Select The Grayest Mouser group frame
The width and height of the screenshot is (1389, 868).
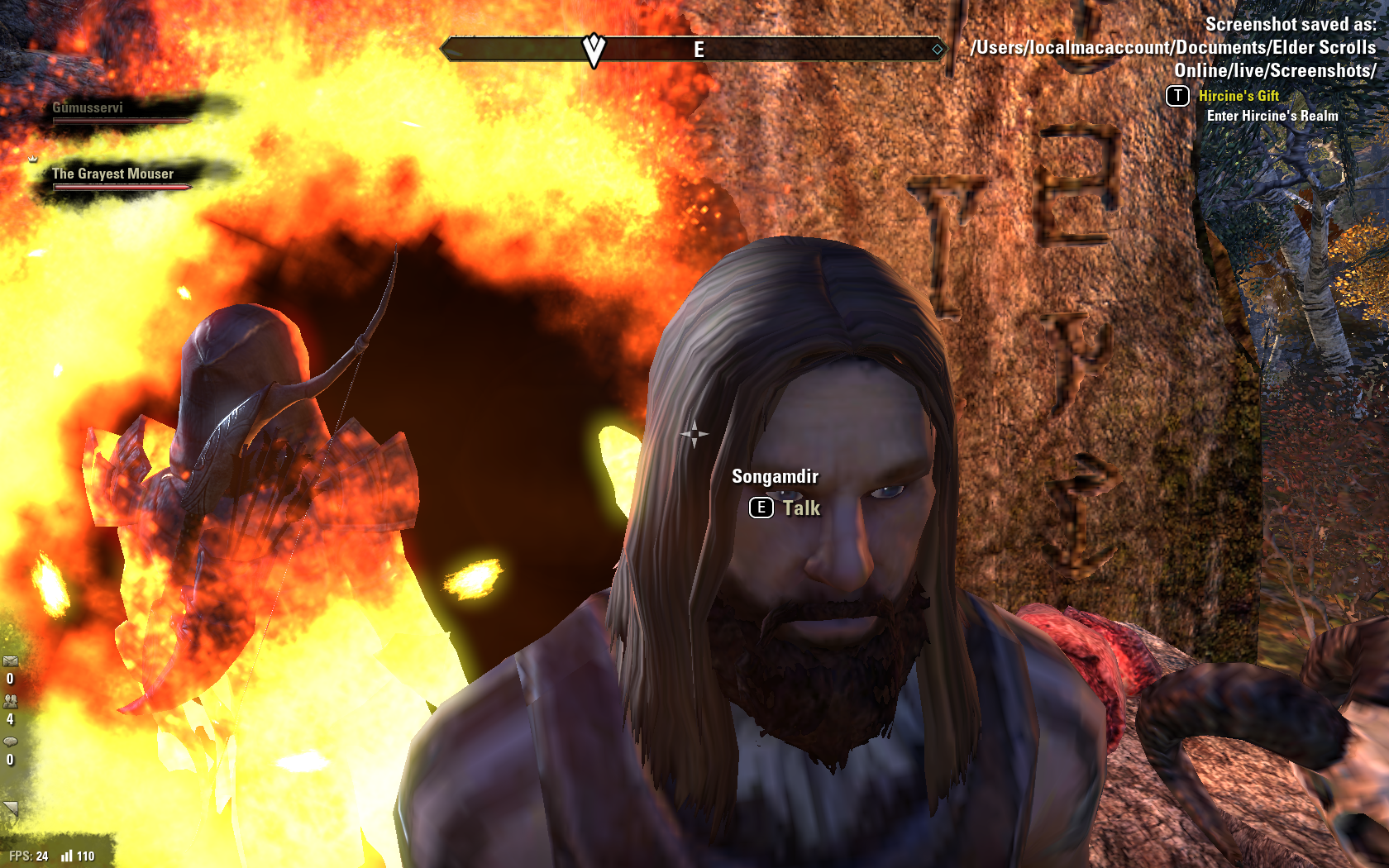(121, 177)
